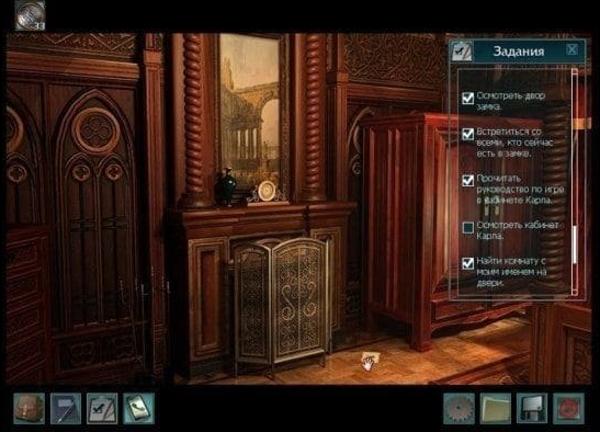The image size is (600, 432).
Task: Open the mobile phone icon
Action: 137,408
